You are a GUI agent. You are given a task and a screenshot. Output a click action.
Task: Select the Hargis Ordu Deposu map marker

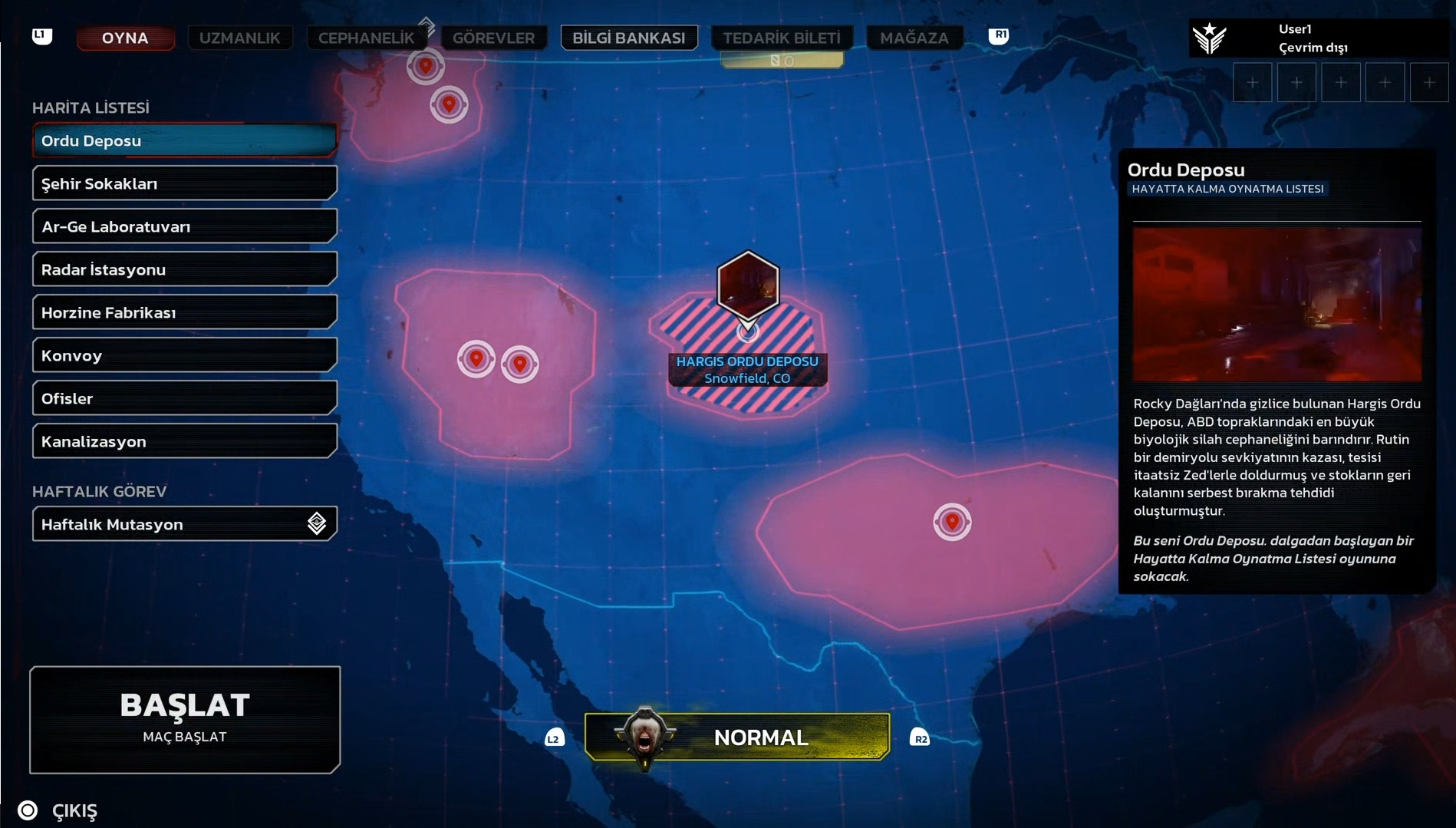tap(747, 285)
